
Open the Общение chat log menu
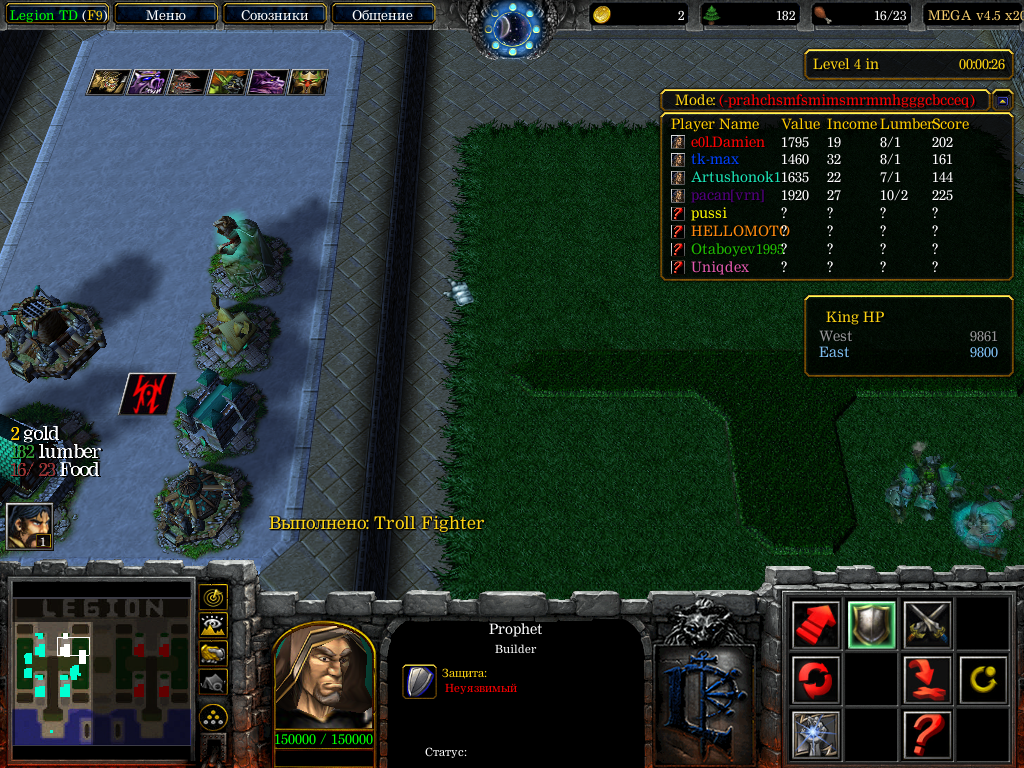coord(382,15)
